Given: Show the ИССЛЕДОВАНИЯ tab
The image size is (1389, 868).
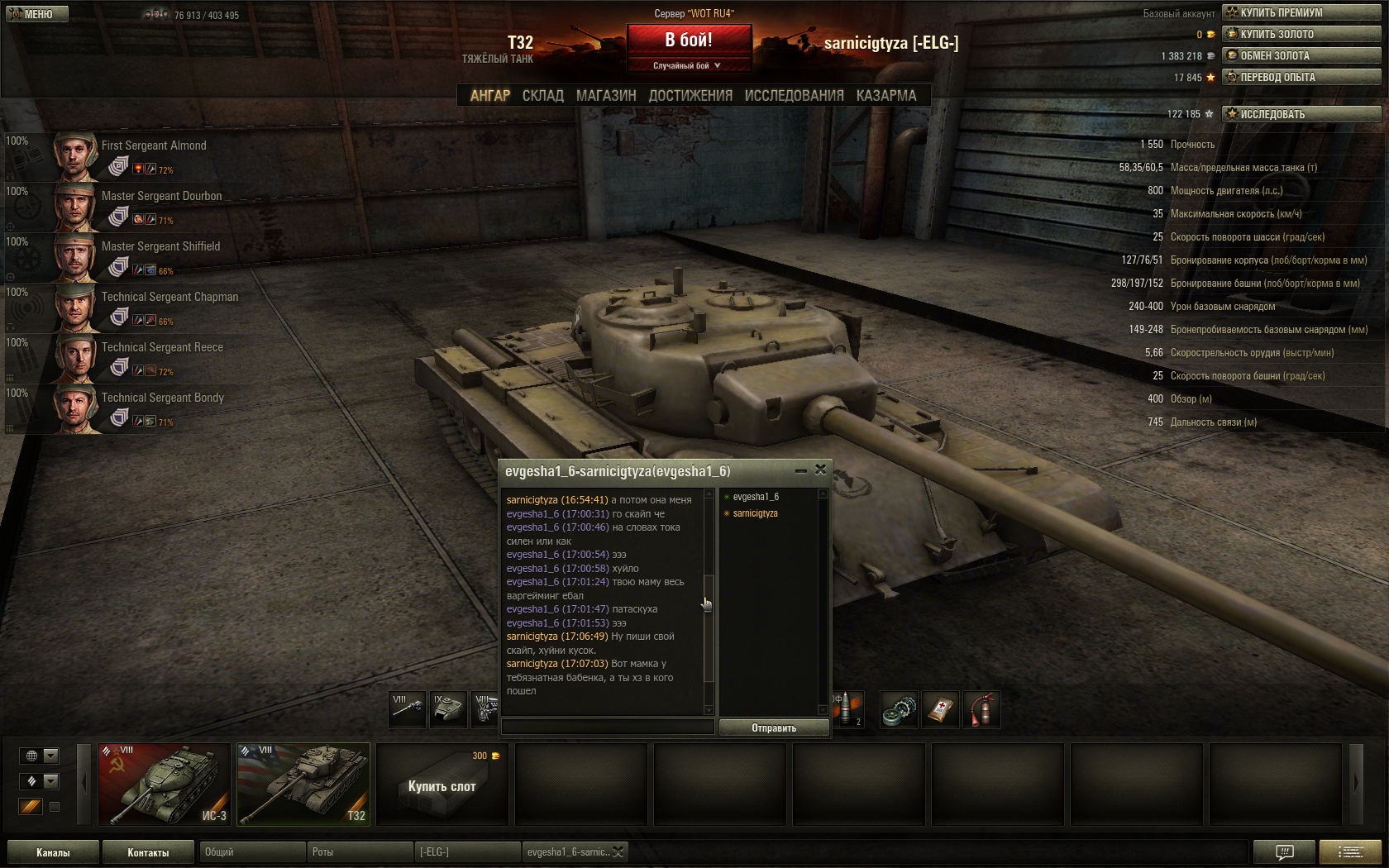Looking at the screenshot, I should coord(794,96).
